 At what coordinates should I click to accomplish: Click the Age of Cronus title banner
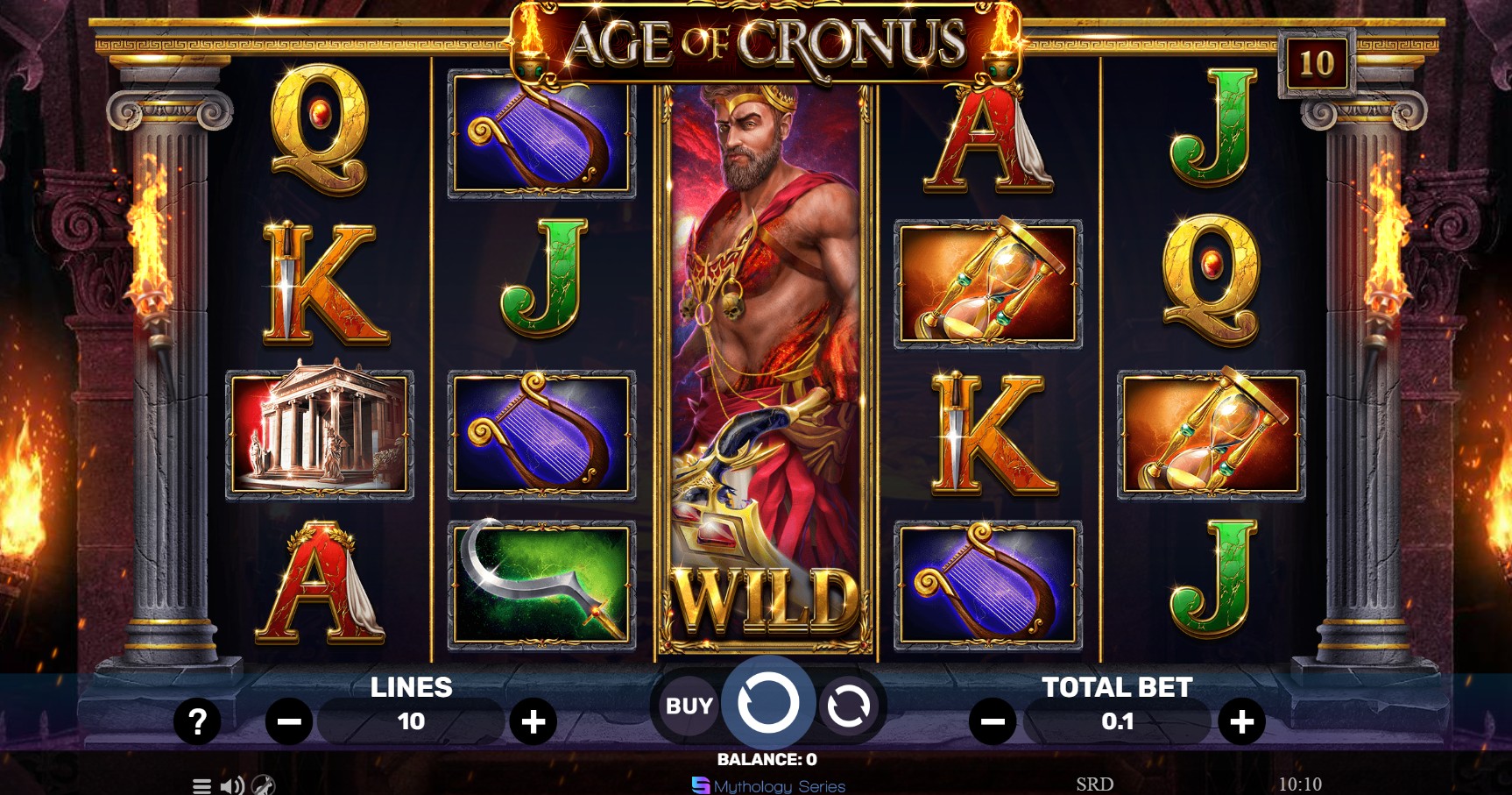click(x=760, y=39)
